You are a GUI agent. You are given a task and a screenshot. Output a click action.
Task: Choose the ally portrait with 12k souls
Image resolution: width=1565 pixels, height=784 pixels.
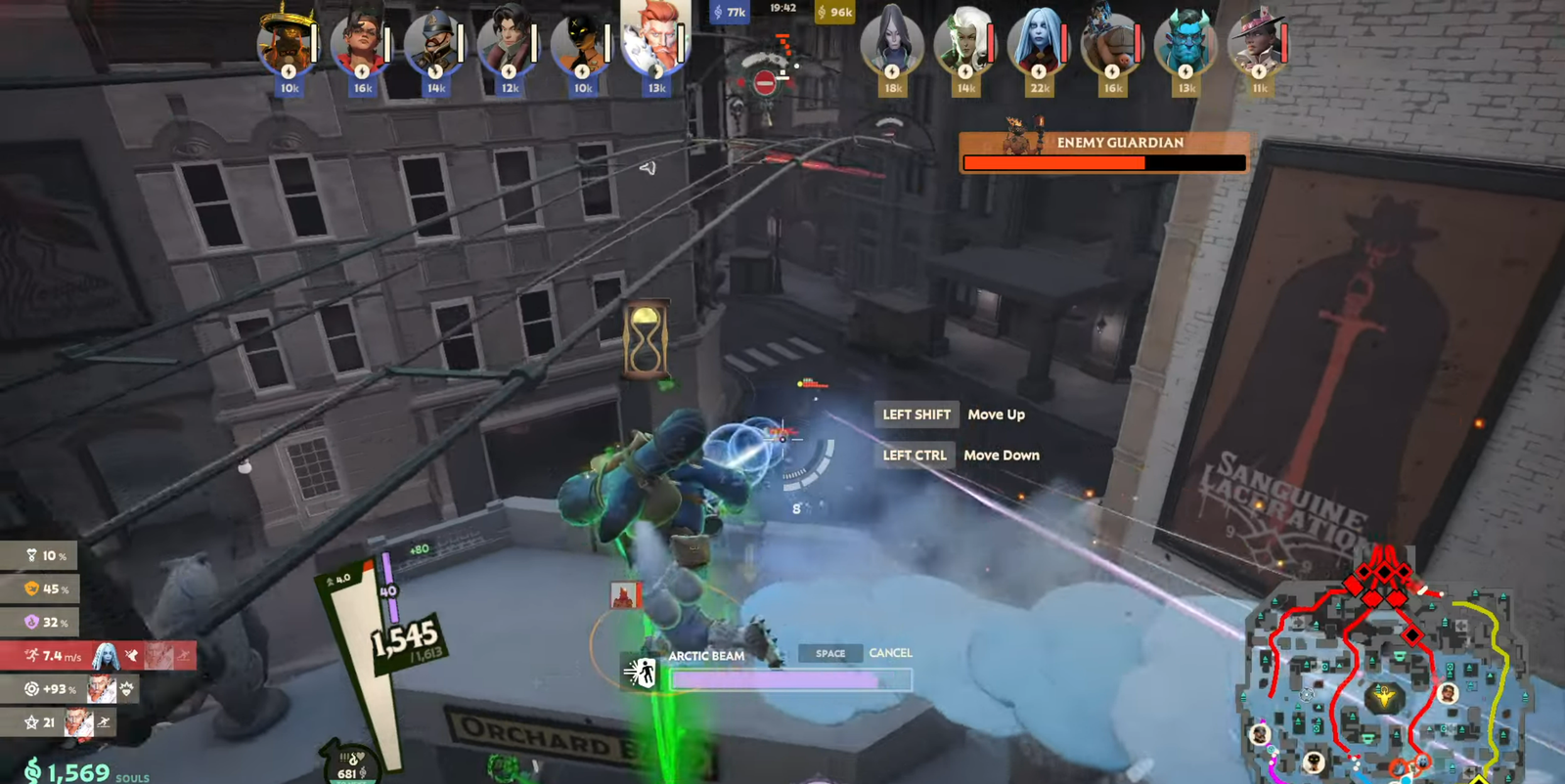507,46
